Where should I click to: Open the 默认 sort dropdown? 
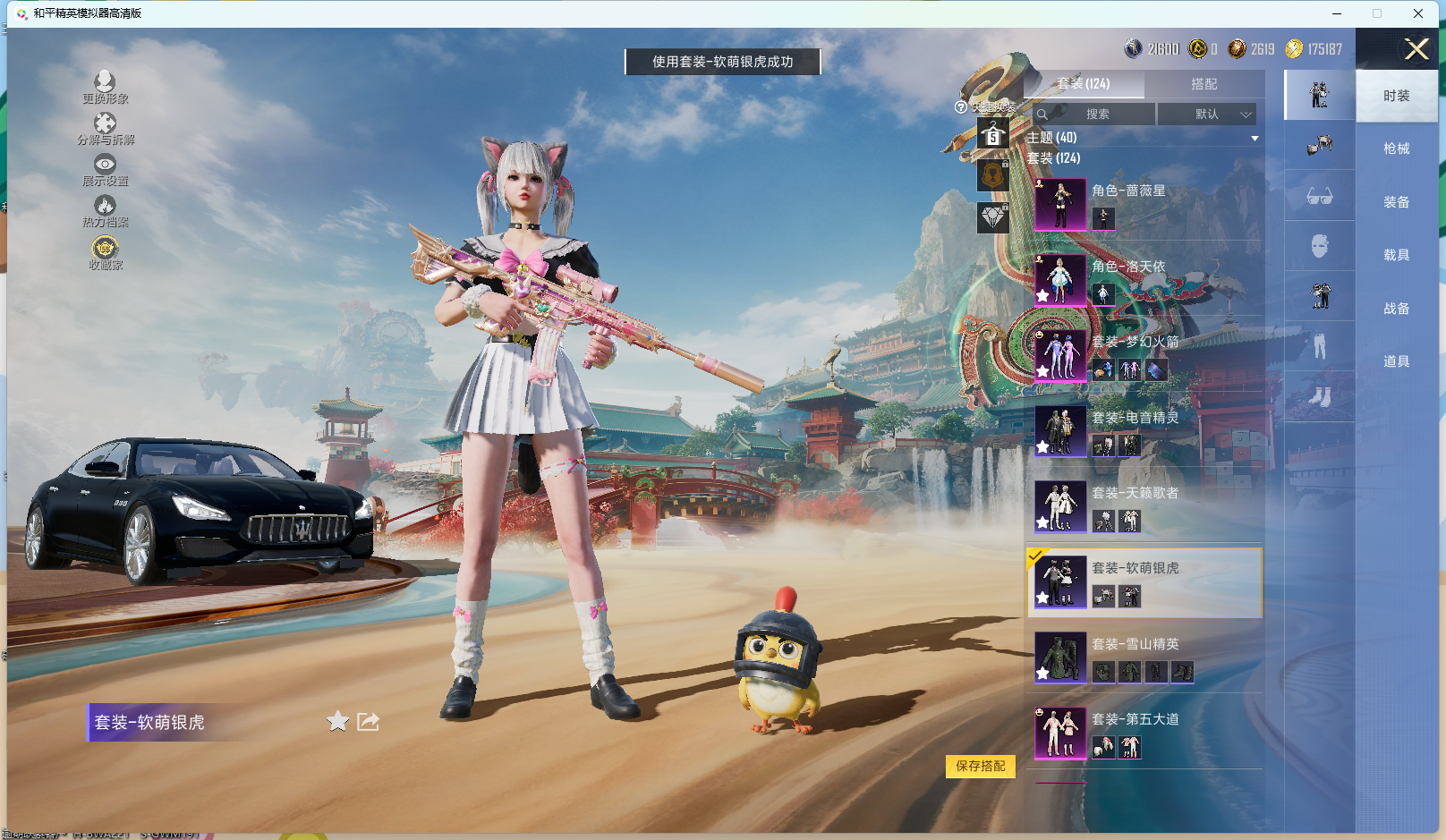[x=1207, y=115]
